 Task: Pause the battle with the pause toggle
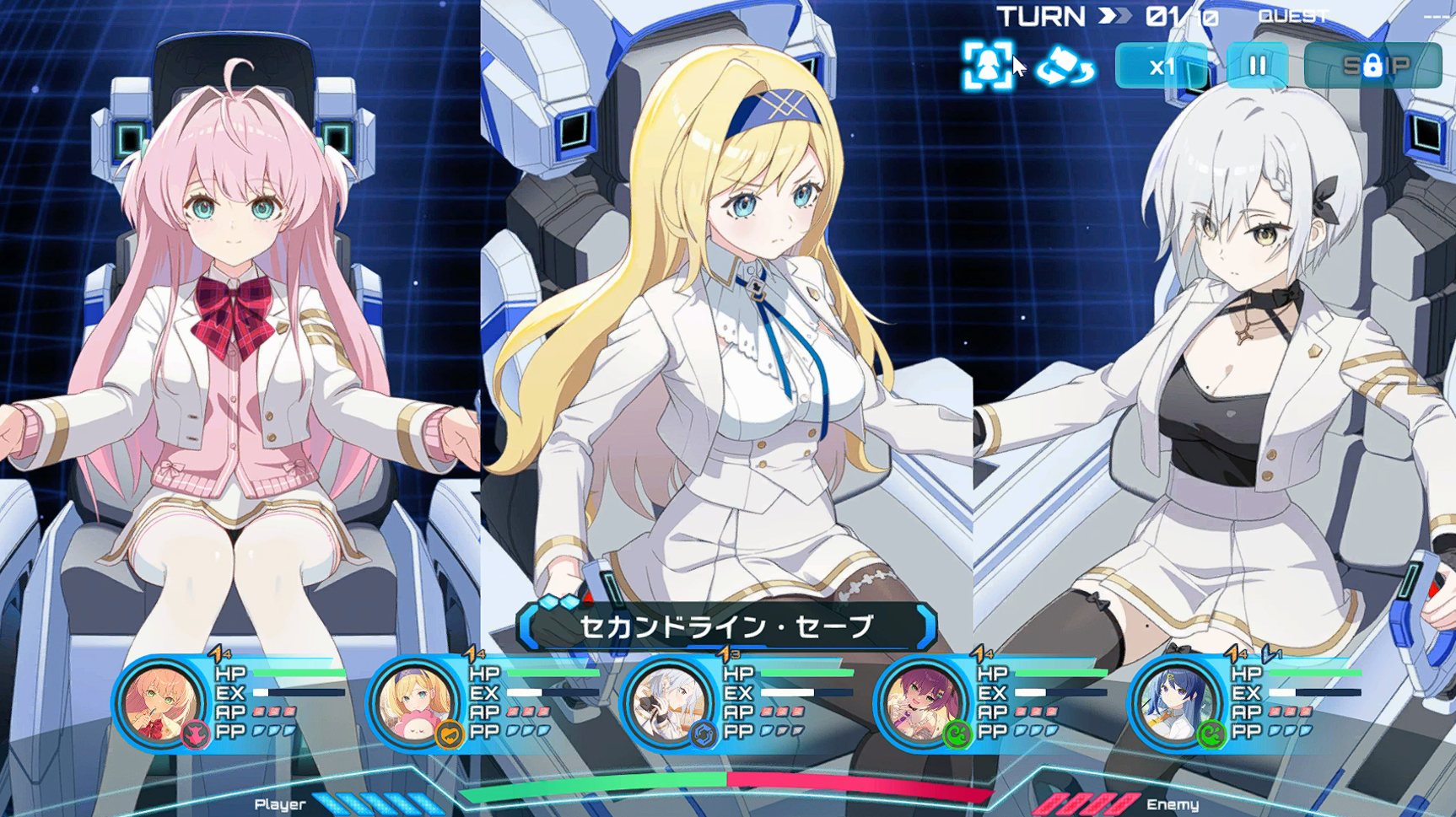point(1256,66)
